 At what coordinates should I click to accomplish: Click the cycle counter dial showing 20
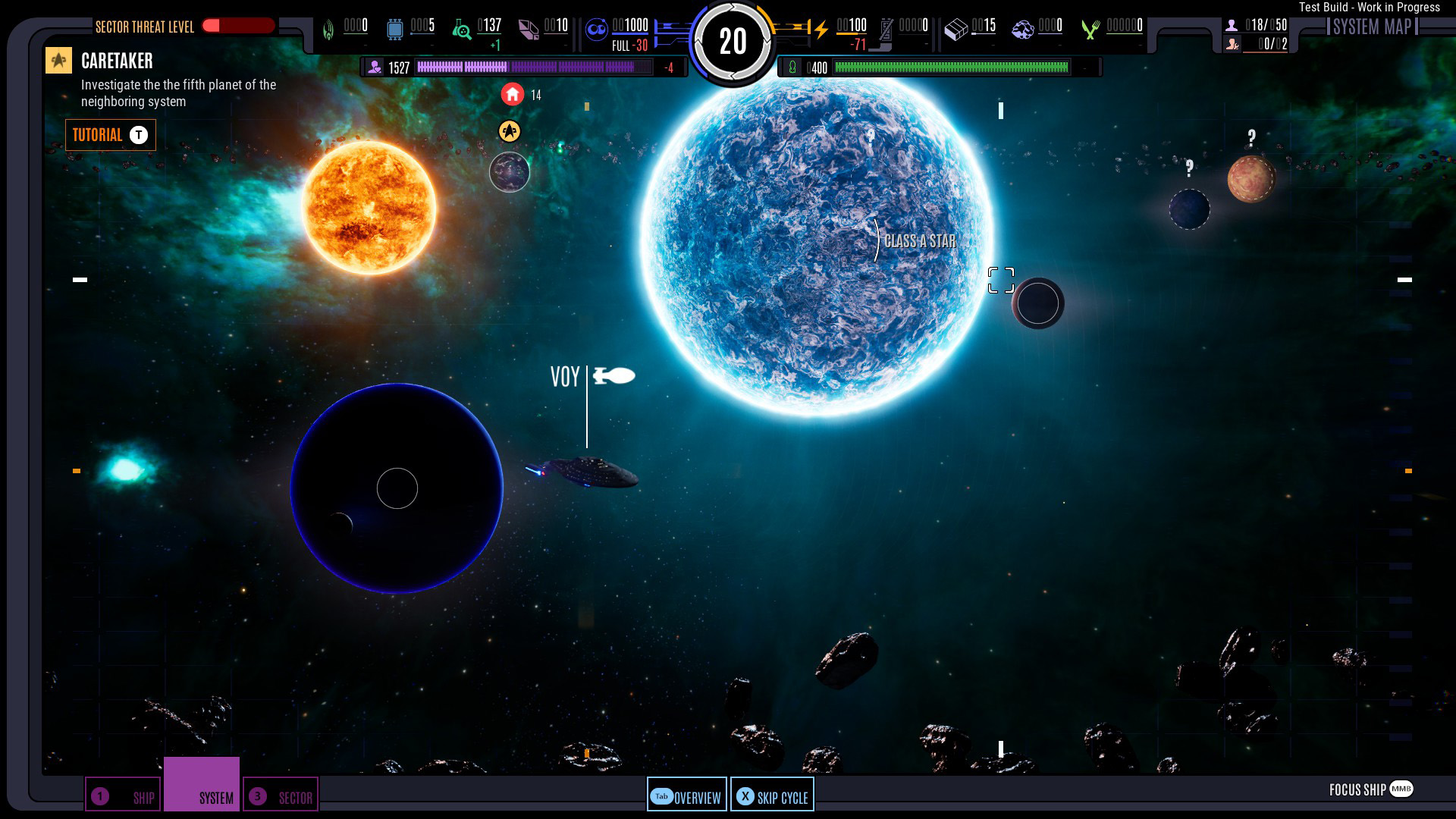coord(733,42)
